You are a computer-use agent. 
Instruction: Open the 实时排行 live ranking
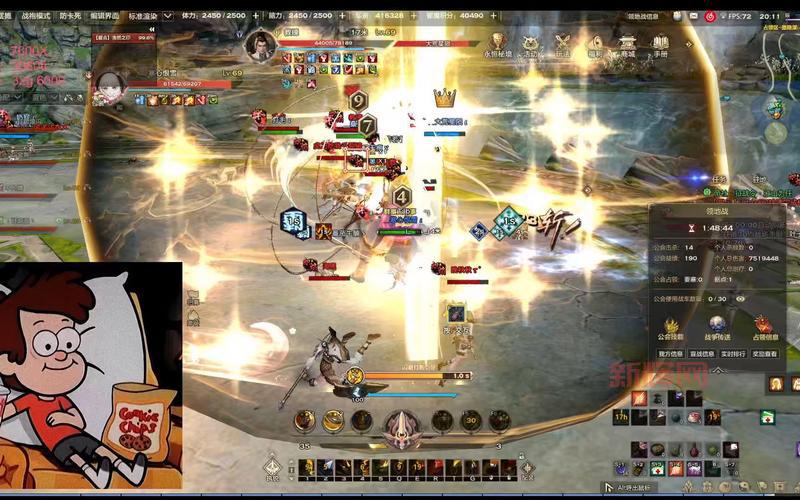[734, 353]
